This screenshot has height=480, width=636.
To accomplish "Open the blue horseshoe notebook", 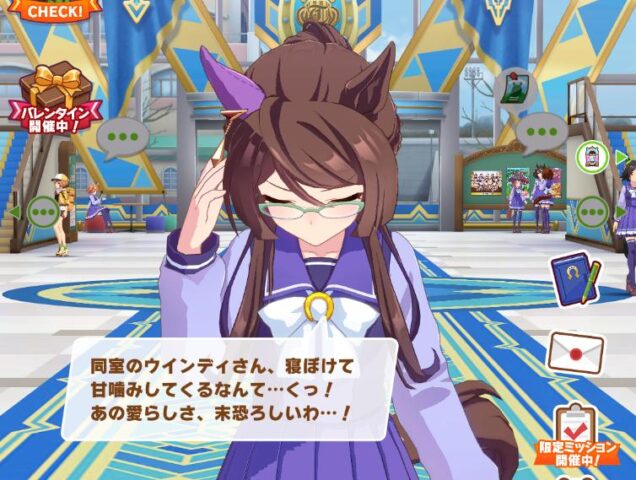I will (x=575, y=279).
